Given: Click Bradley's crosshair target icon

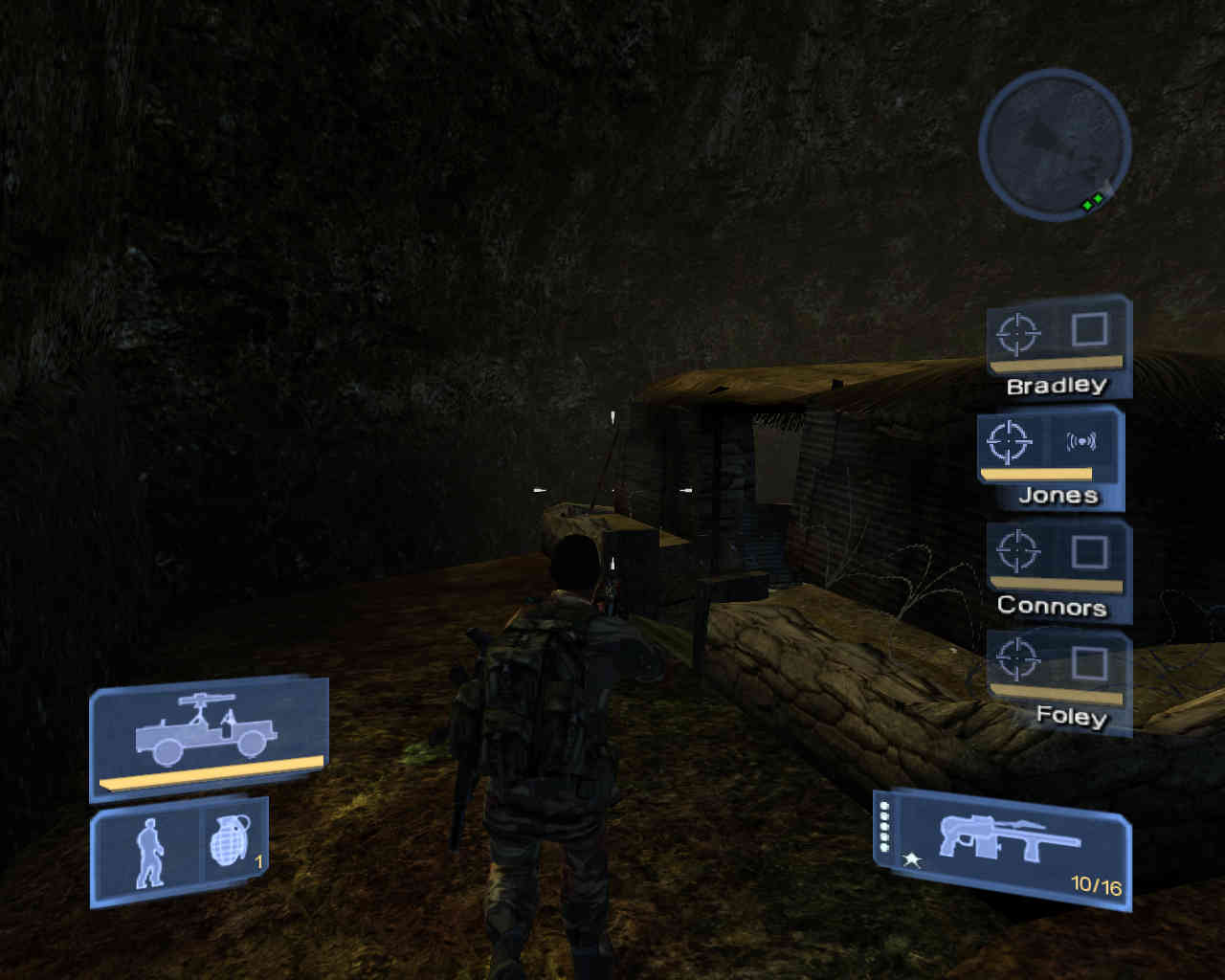Looking at the screenshot, I should pos(1018,333).
